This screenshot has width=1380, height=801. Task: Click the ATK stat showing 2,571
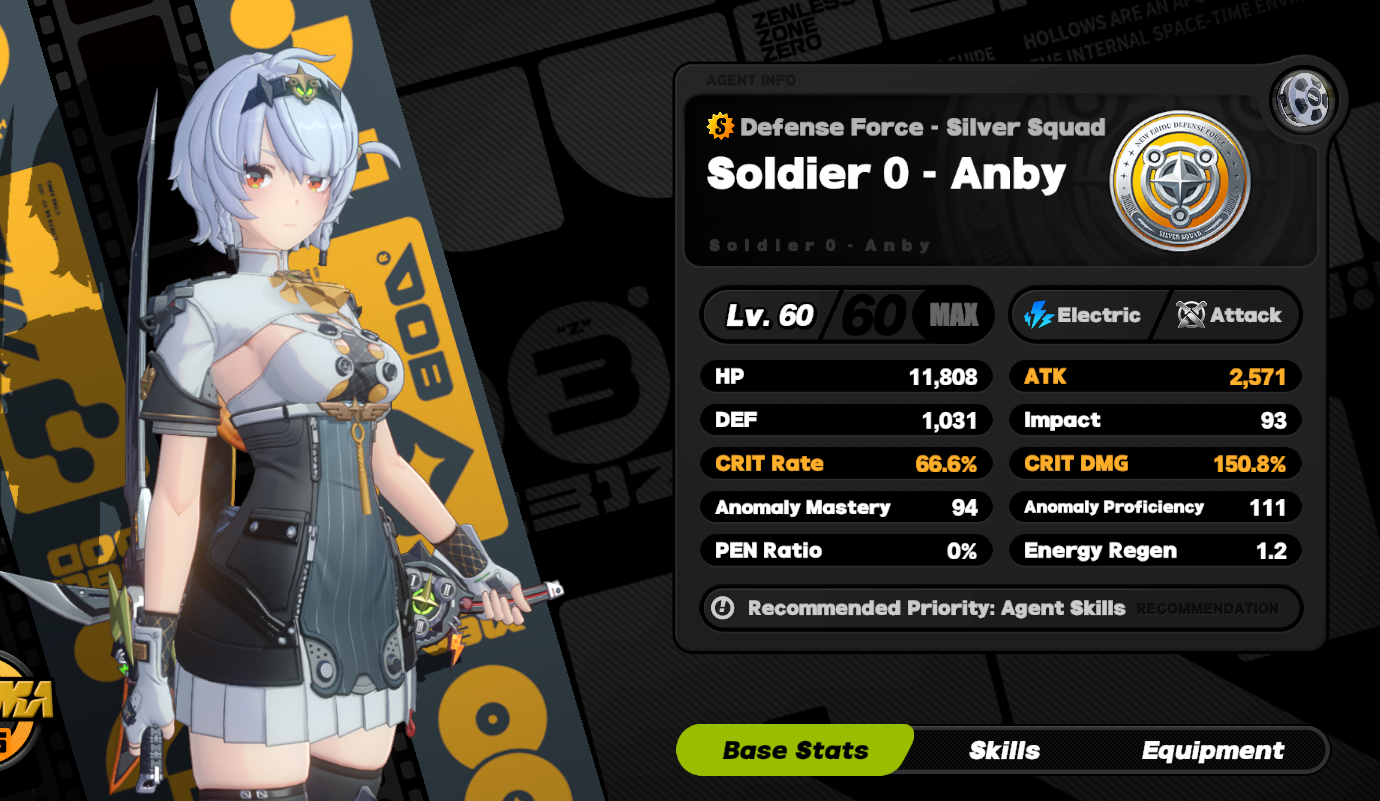1155,376
